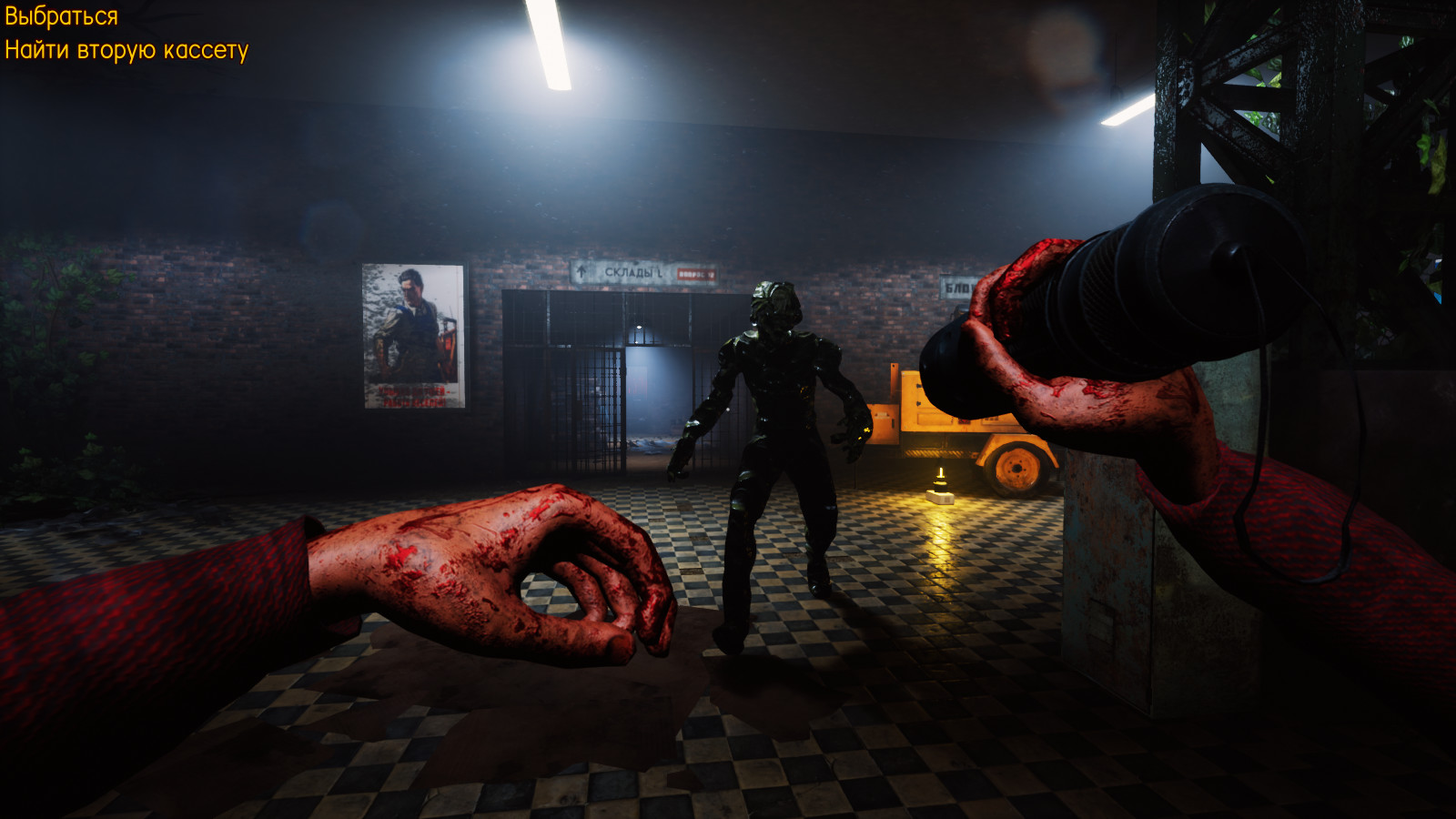Select the 'Выбраться' objective line
The height and width of the screenshot is (819, 1456).
61,16
